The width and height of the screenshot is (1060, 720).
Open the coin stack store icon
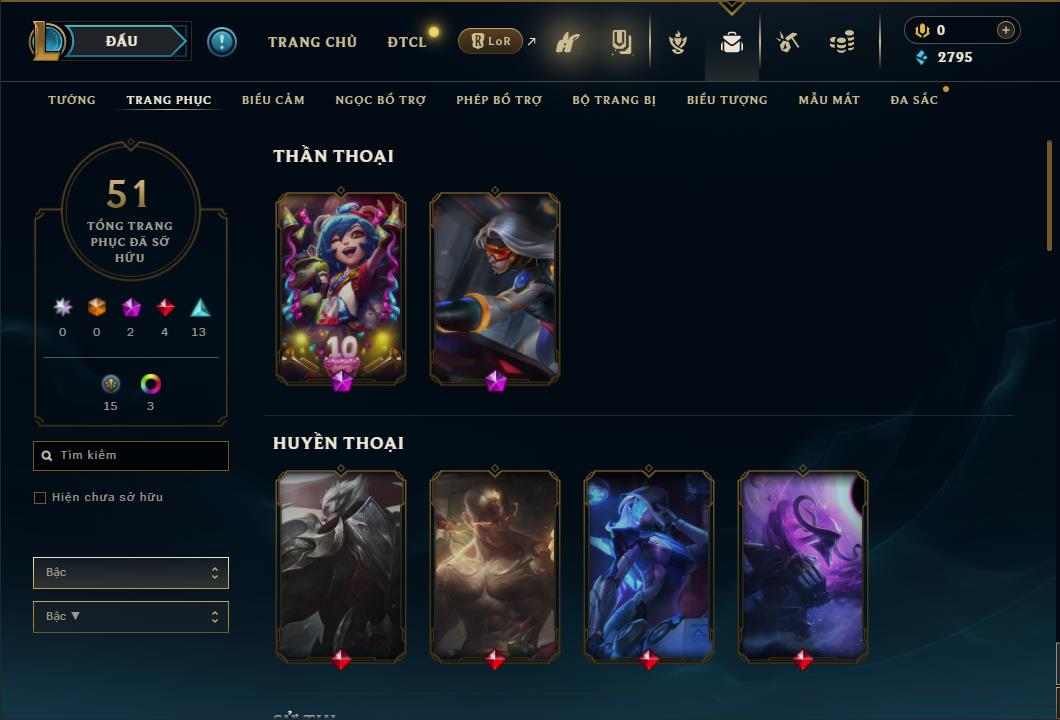tap(842, 42)
